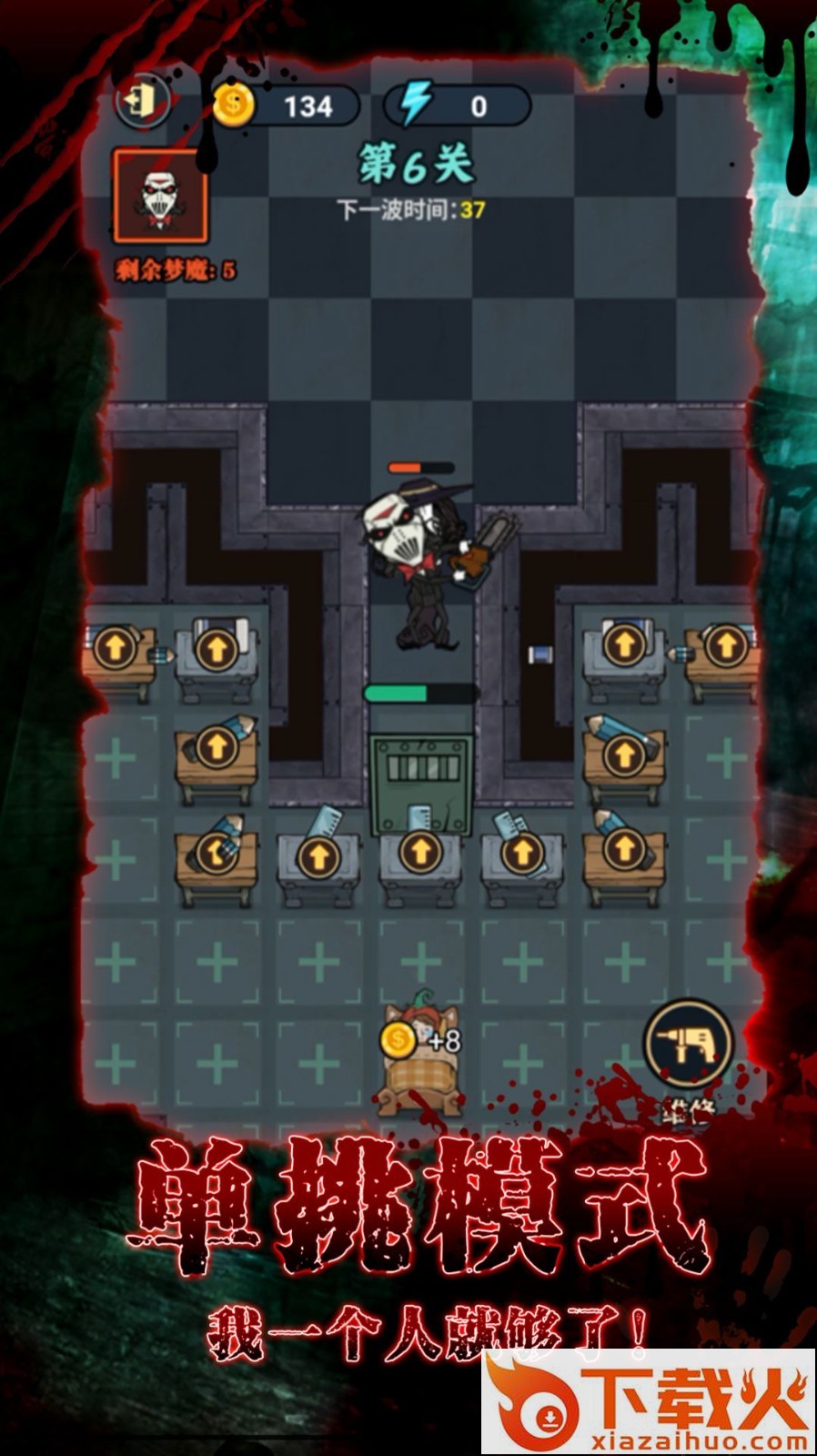Collect the gold coin above the bed
The image size is (817, 1456).
click(398, 1039)
